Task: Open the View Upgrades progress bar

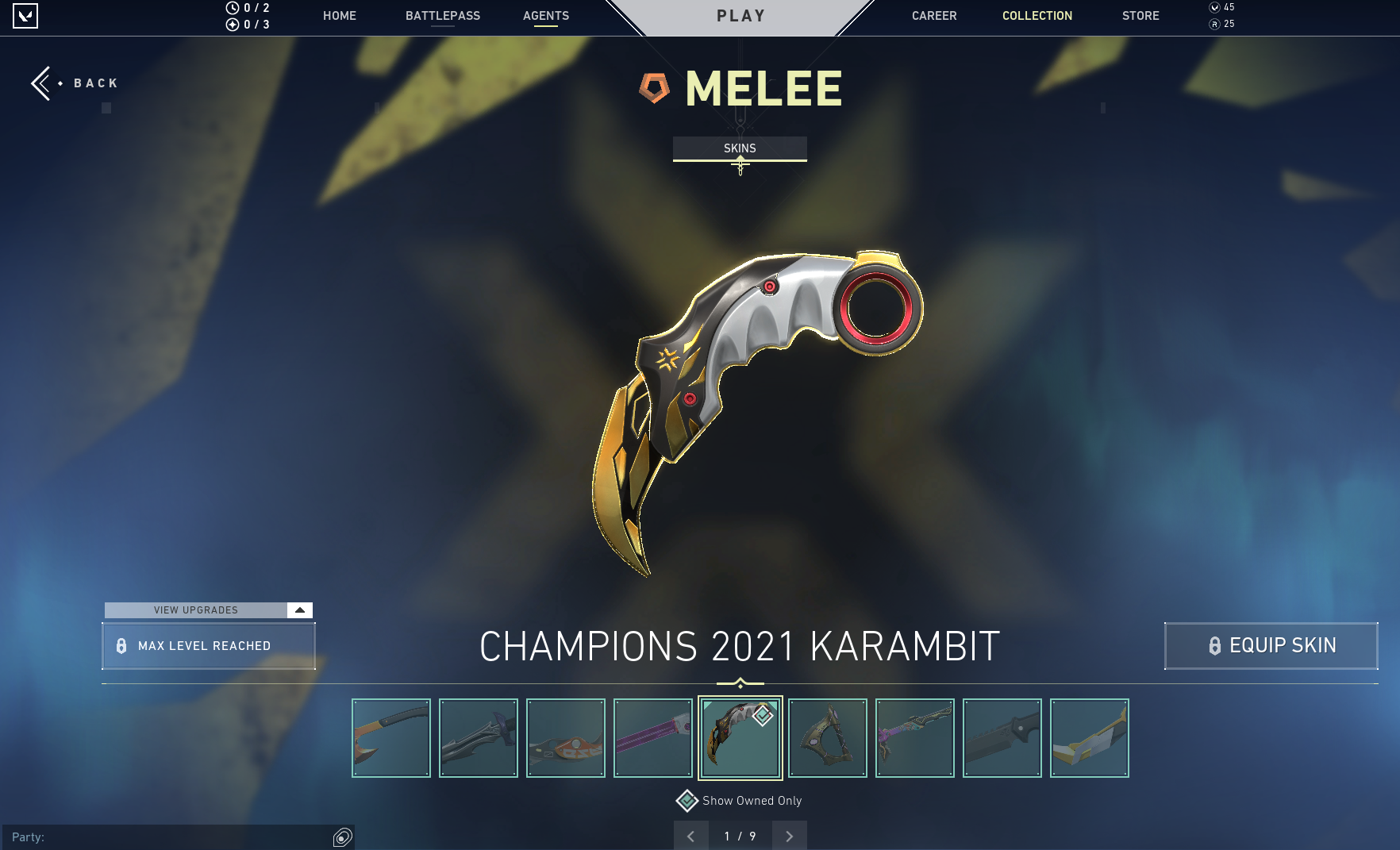Action: (x=196, y=610)
